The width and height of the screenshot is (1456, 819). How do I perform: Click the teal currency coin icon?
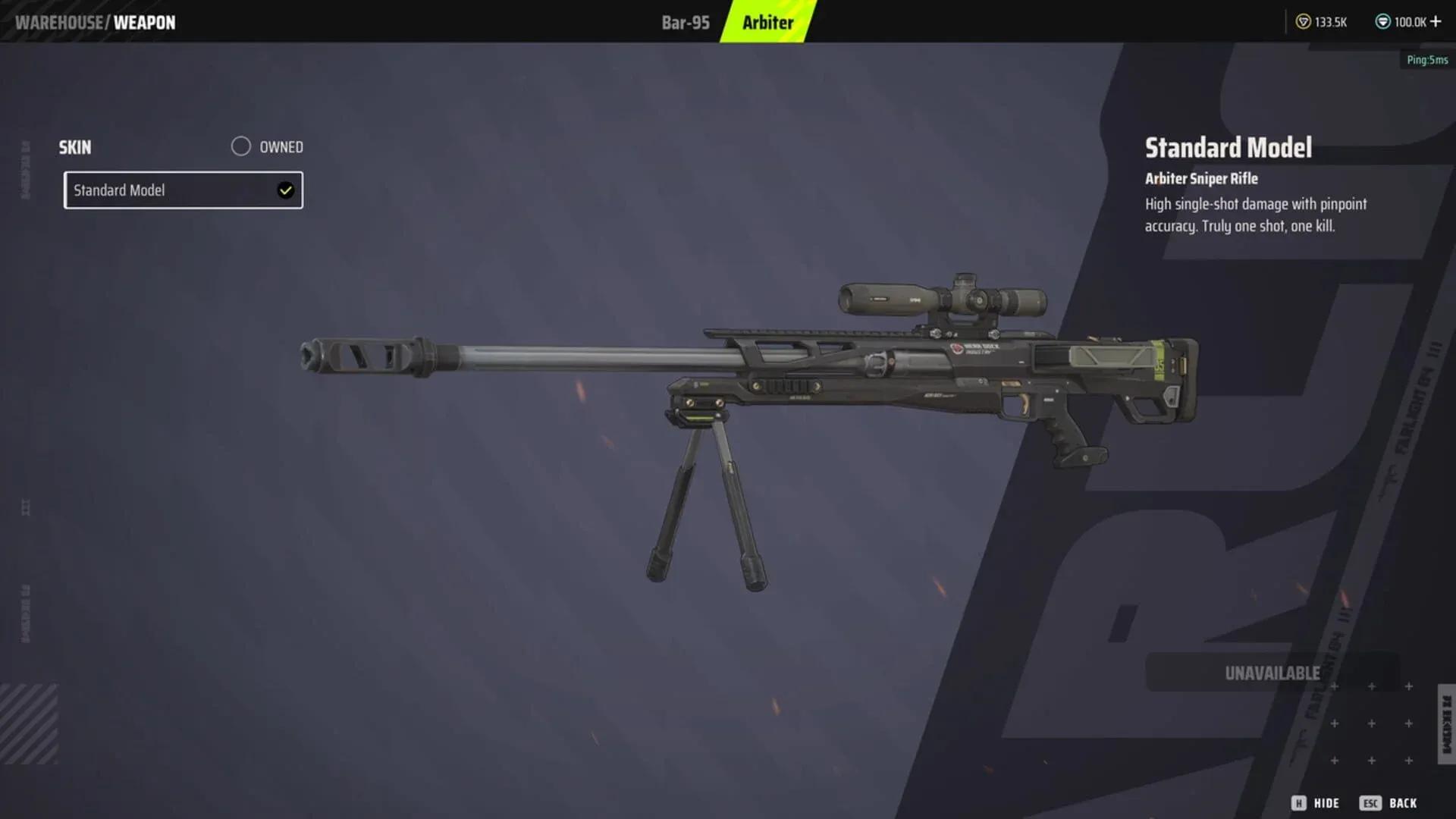[x=1385, y=22]
